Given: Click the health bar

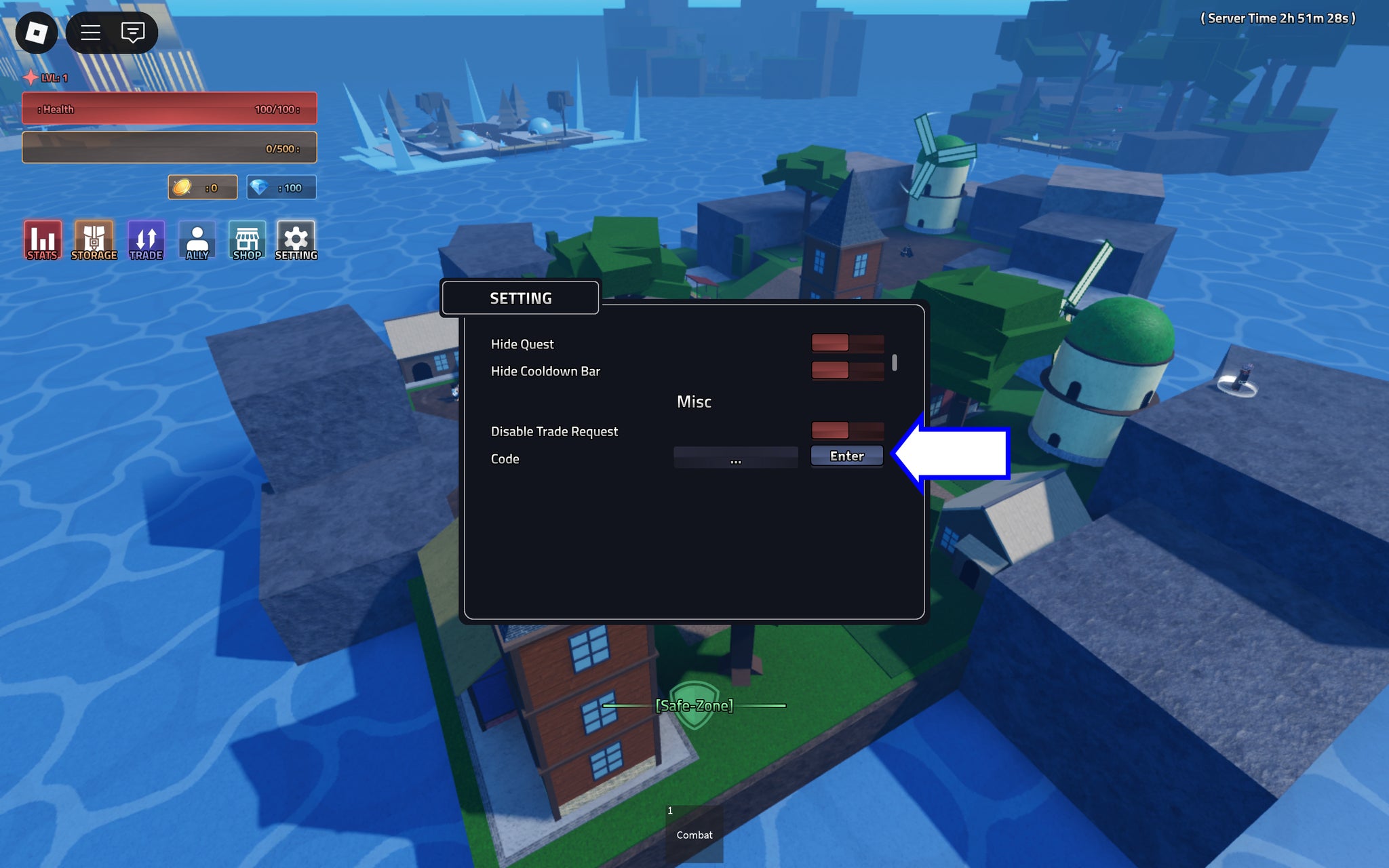Looking at the screenshot, I should pyautogui.click(x=168, y=107).
